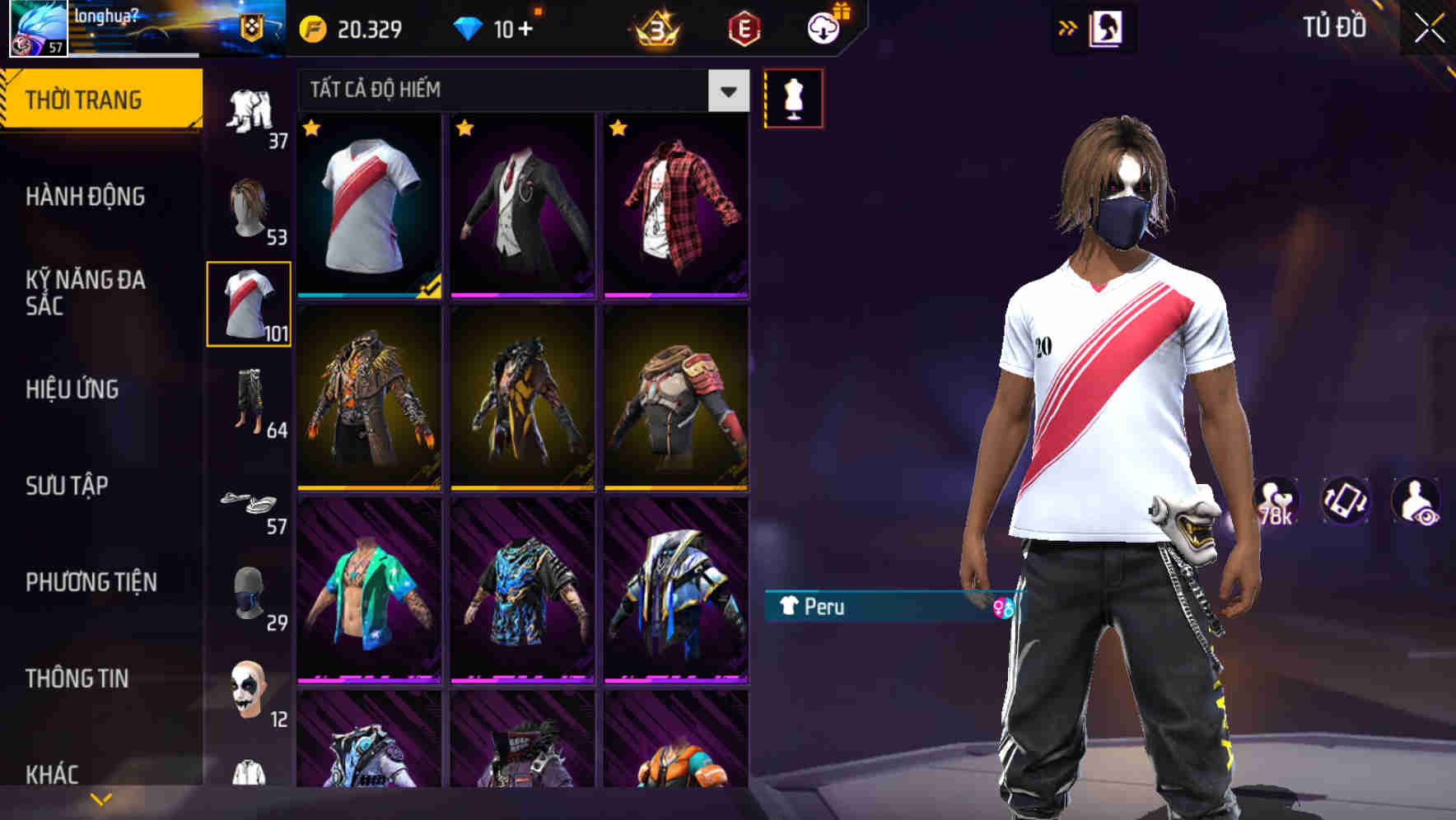
Task: Select the mannequin try-on outfit icon
Action: click(x=794, y=96)
